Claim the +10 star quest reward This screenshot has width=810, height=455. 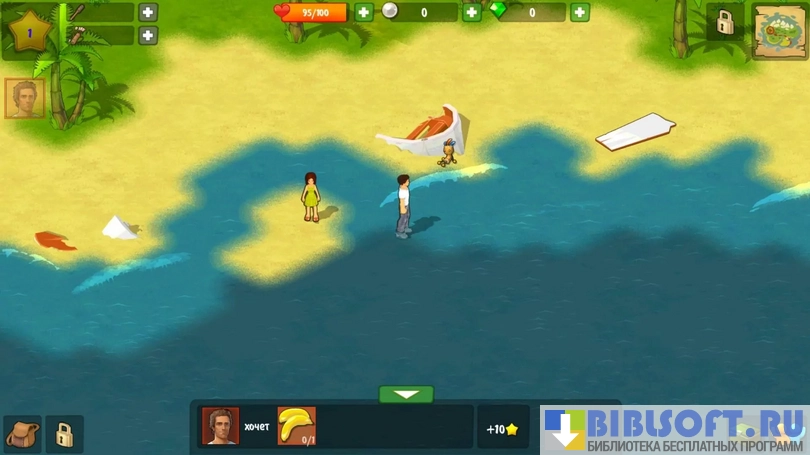point(502,429)
